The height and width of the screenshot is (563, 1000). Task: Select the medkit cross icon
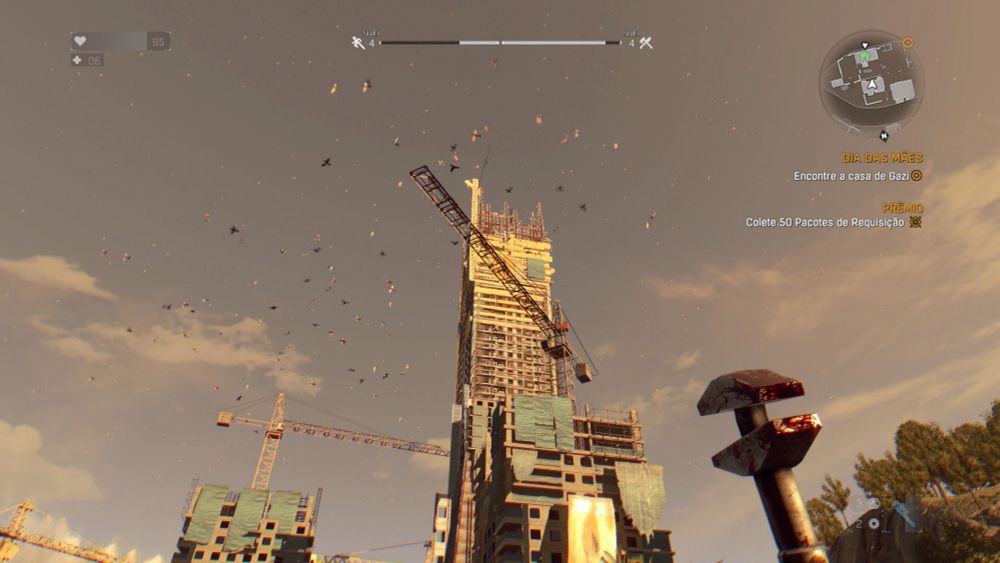(77, 60)
